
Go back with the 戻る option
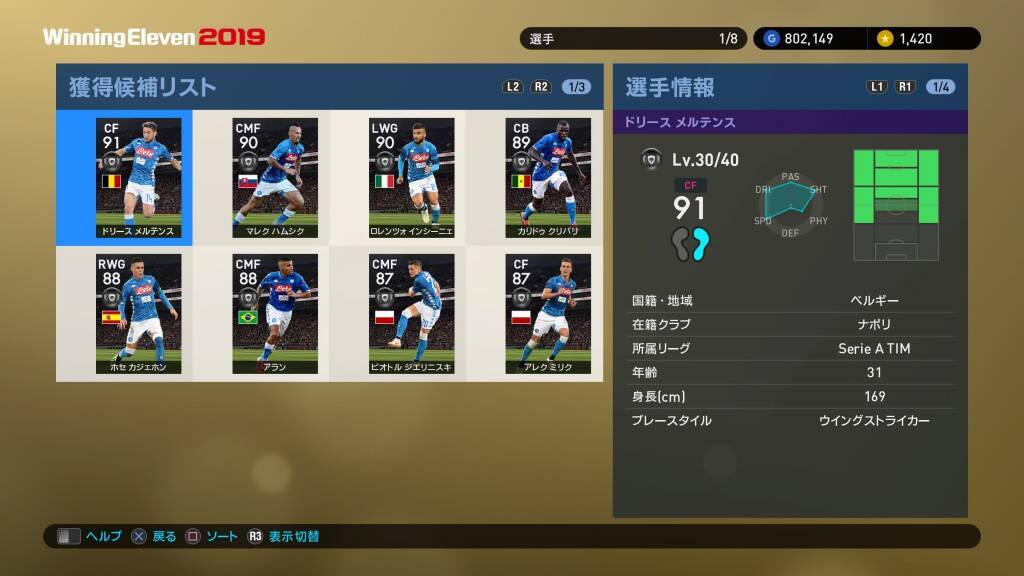(155, 537)
